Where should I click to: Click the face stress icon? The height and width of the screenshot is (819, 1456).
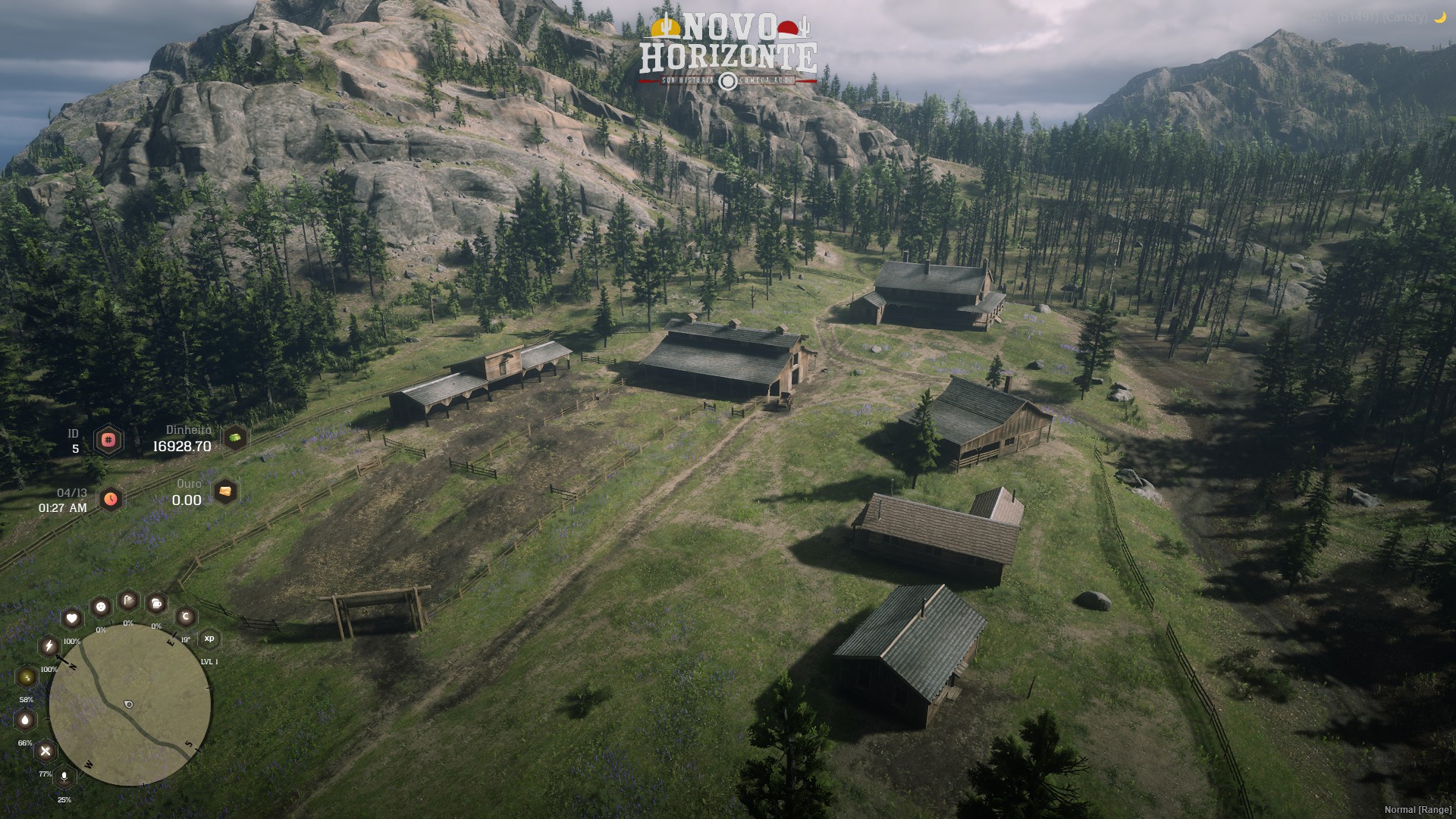pyautogui.click(x=100, y=607)
